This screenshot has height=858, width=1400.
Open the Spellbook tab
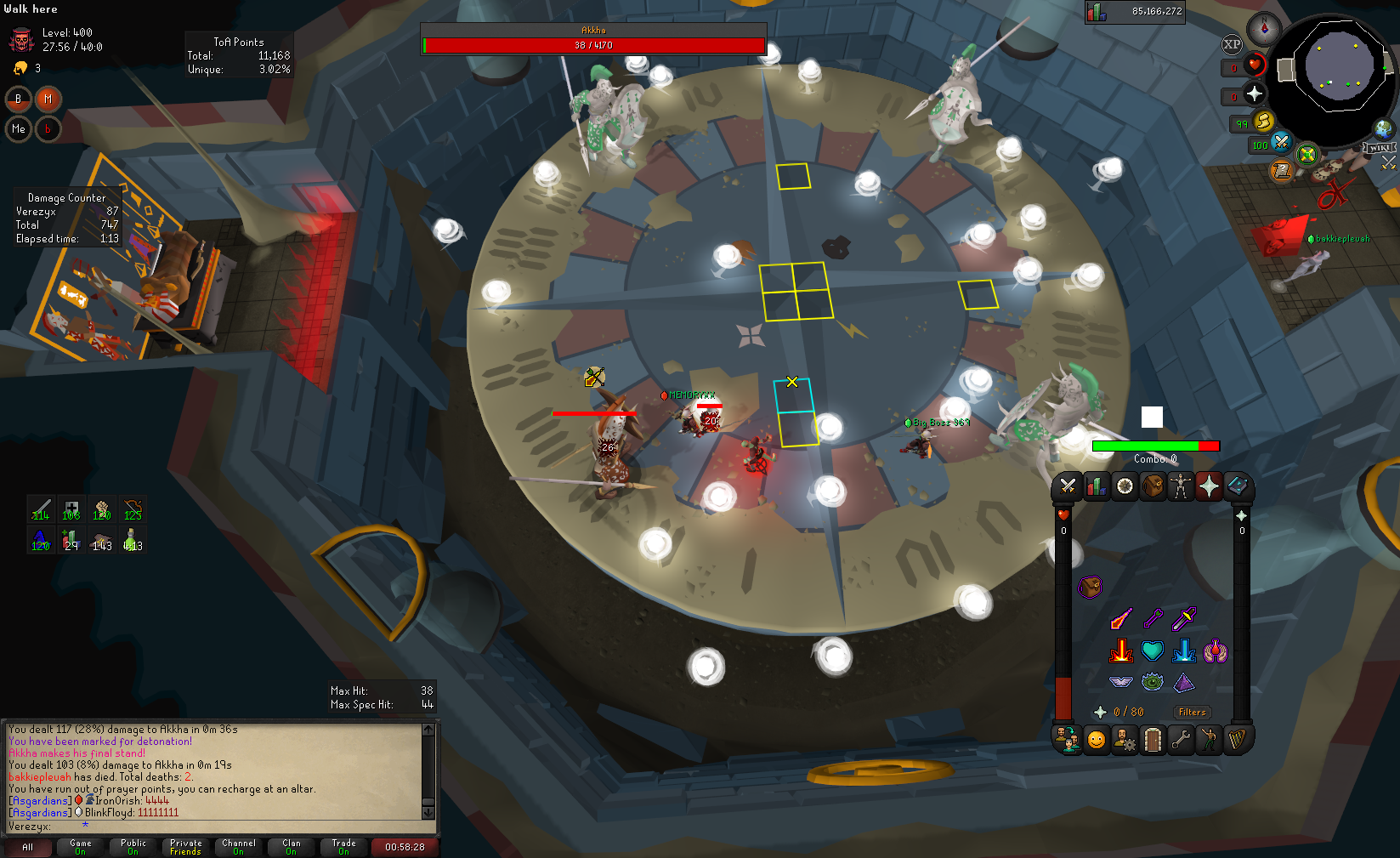(x=1237, y=486)
